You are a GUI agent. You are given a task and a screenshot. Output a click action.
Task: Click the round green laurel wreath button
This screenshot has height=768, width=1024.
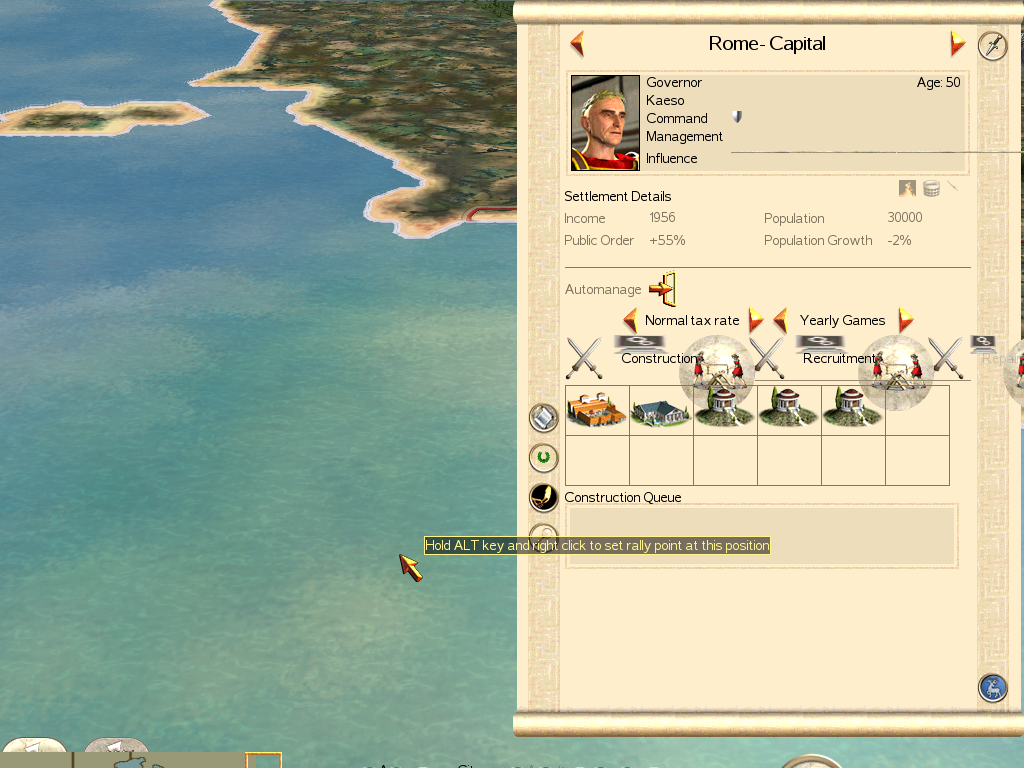click(543, 458)
